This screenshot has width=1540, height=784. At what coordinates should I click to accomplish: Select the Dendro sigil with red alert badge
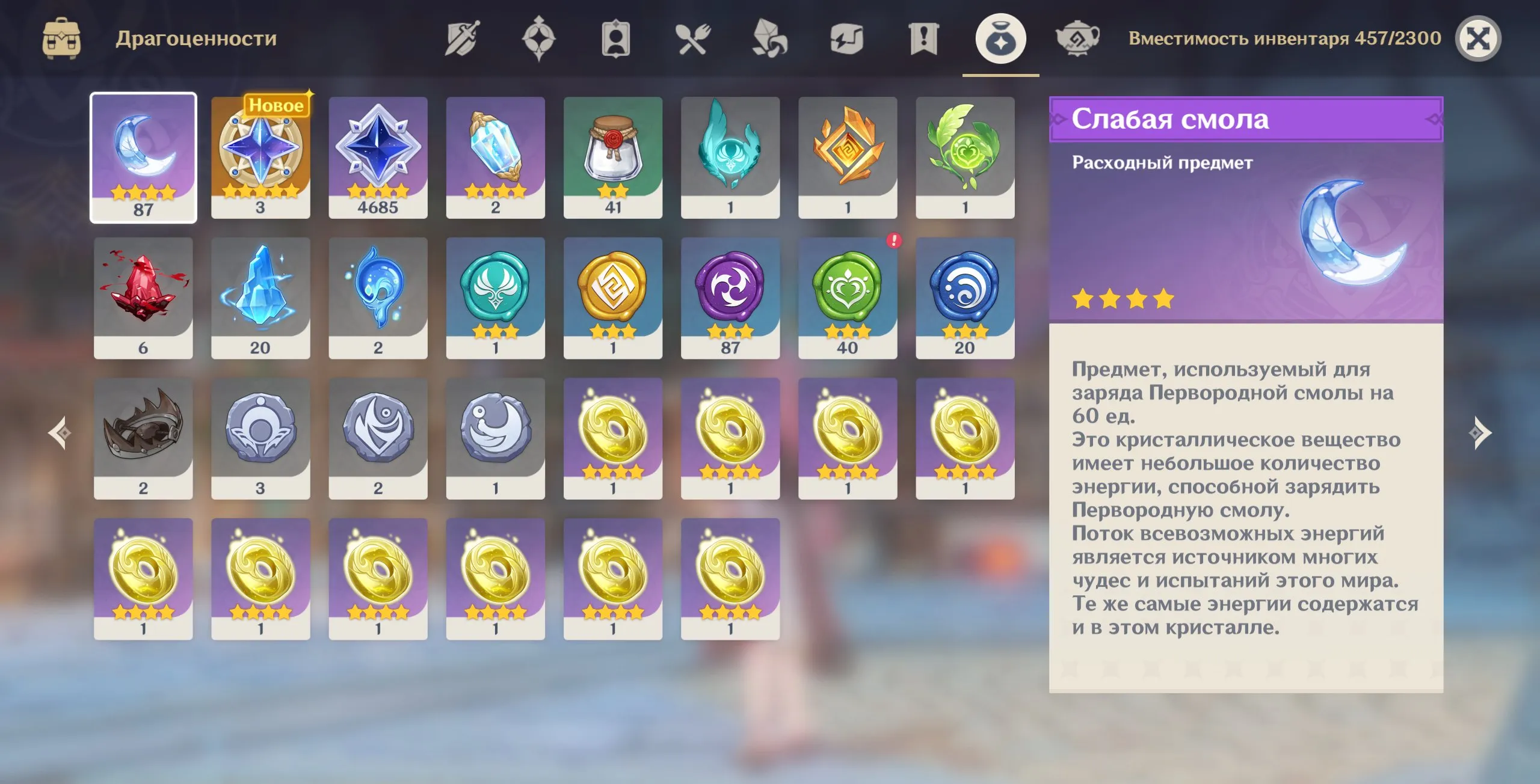click(849, 298)
